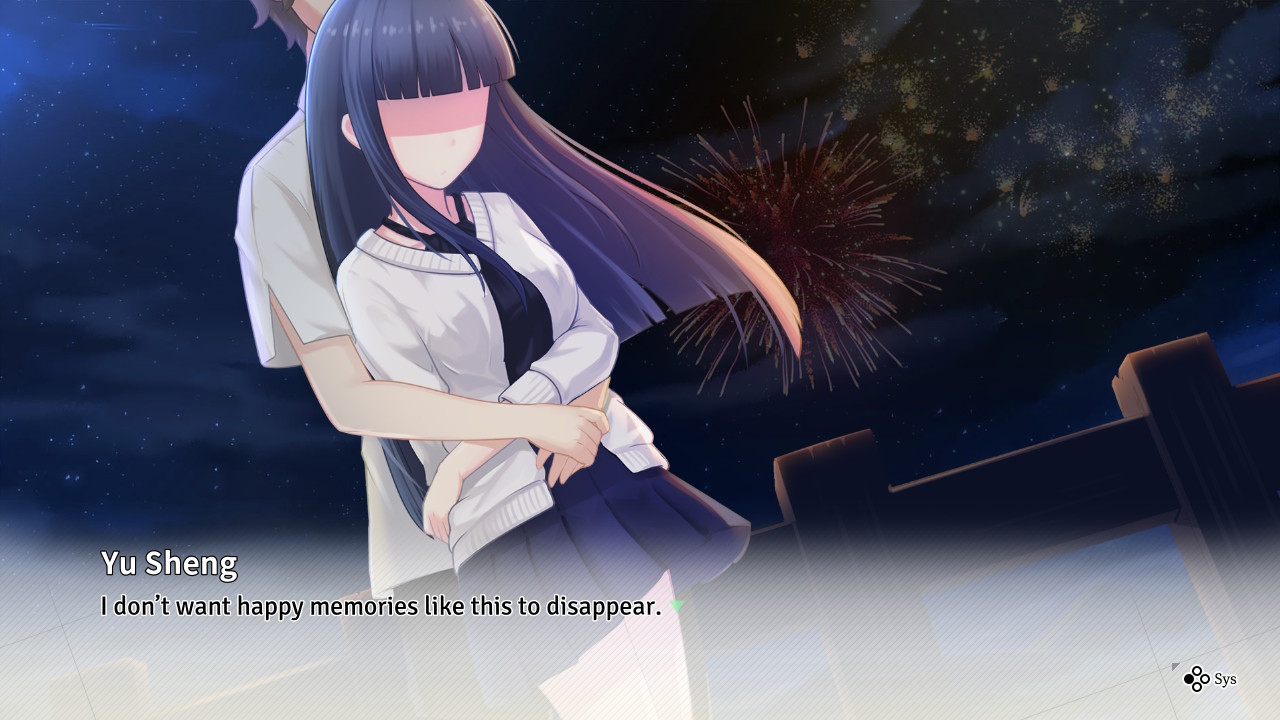
Task: Click the Sys text label
Action: [1226, 678]
